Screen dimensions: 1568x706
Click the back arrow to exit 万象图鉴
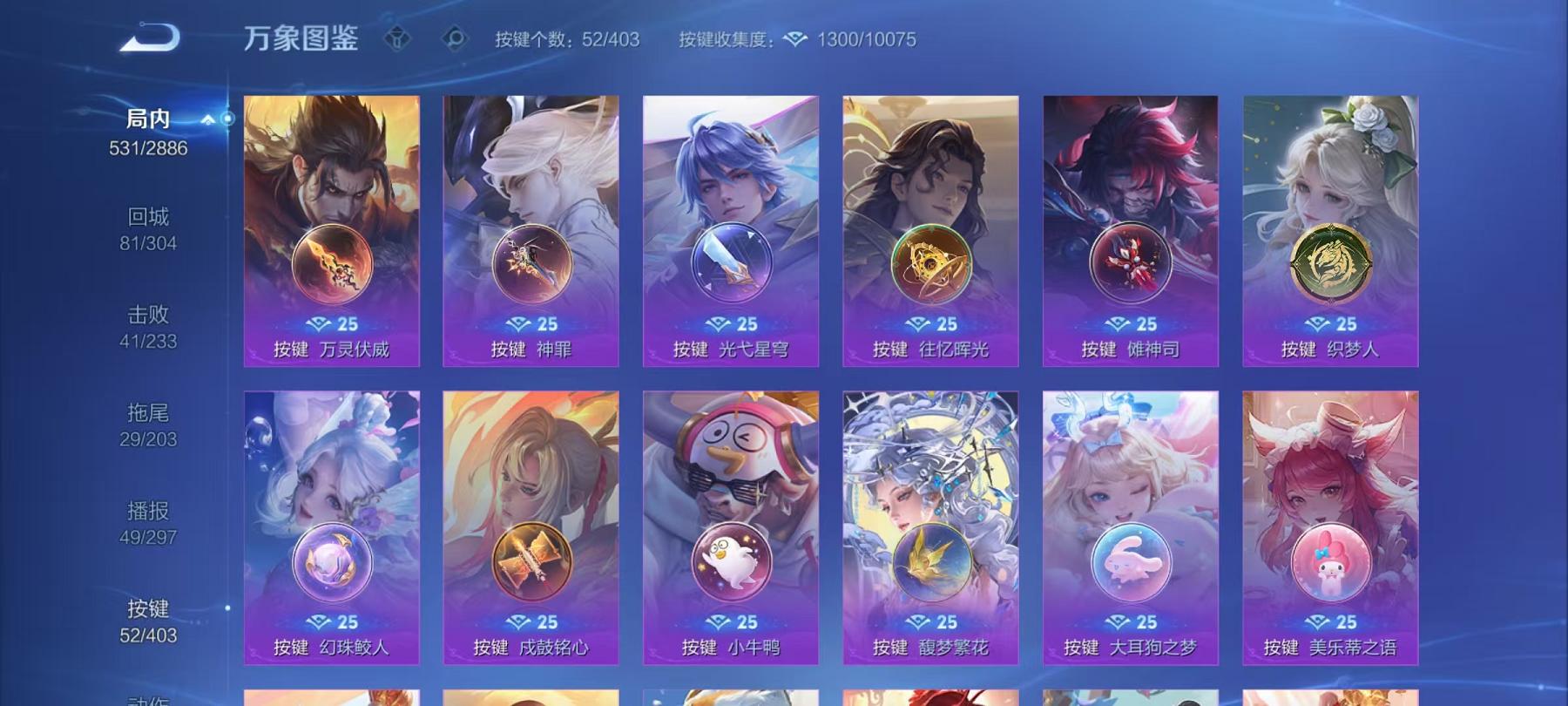pos(148,36)
